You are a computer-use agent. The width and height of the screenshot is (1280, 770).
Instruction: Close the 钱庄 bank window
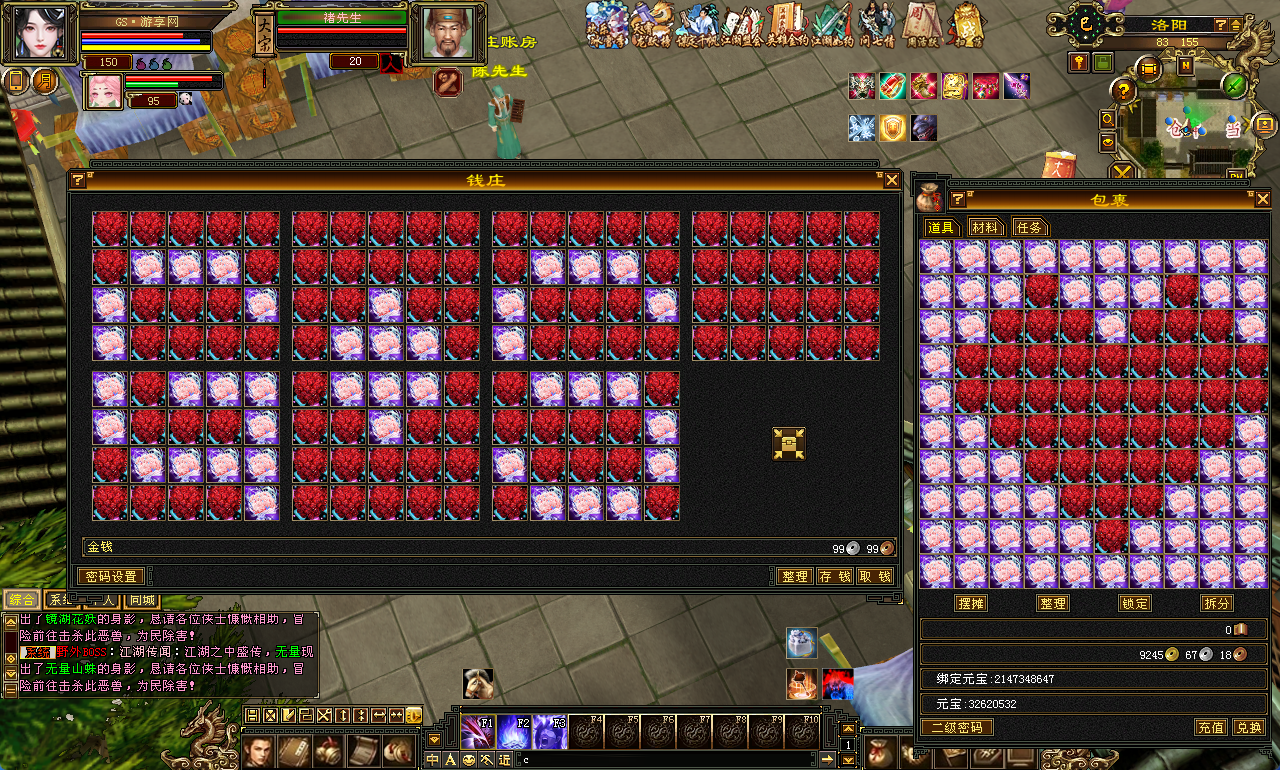coord(892,181)
